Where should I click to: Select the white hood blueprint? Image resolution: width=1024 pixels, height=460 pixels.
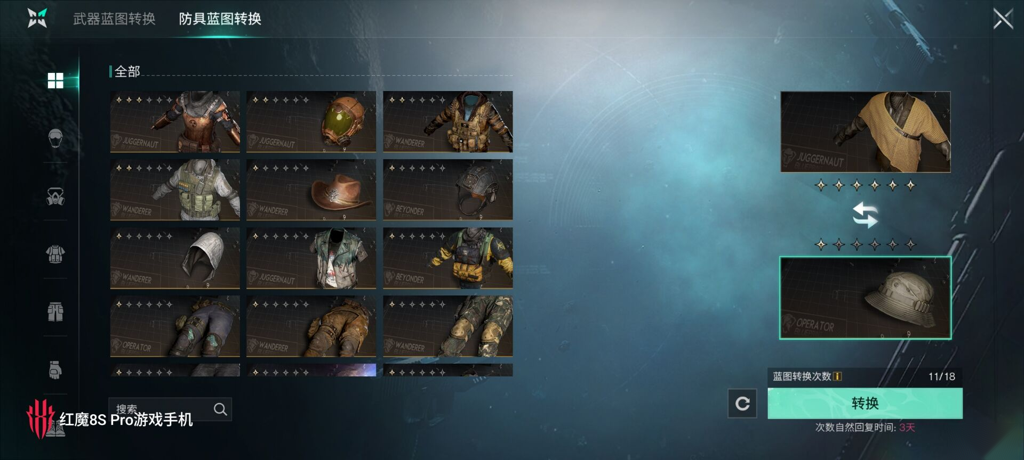coord(175,258)
